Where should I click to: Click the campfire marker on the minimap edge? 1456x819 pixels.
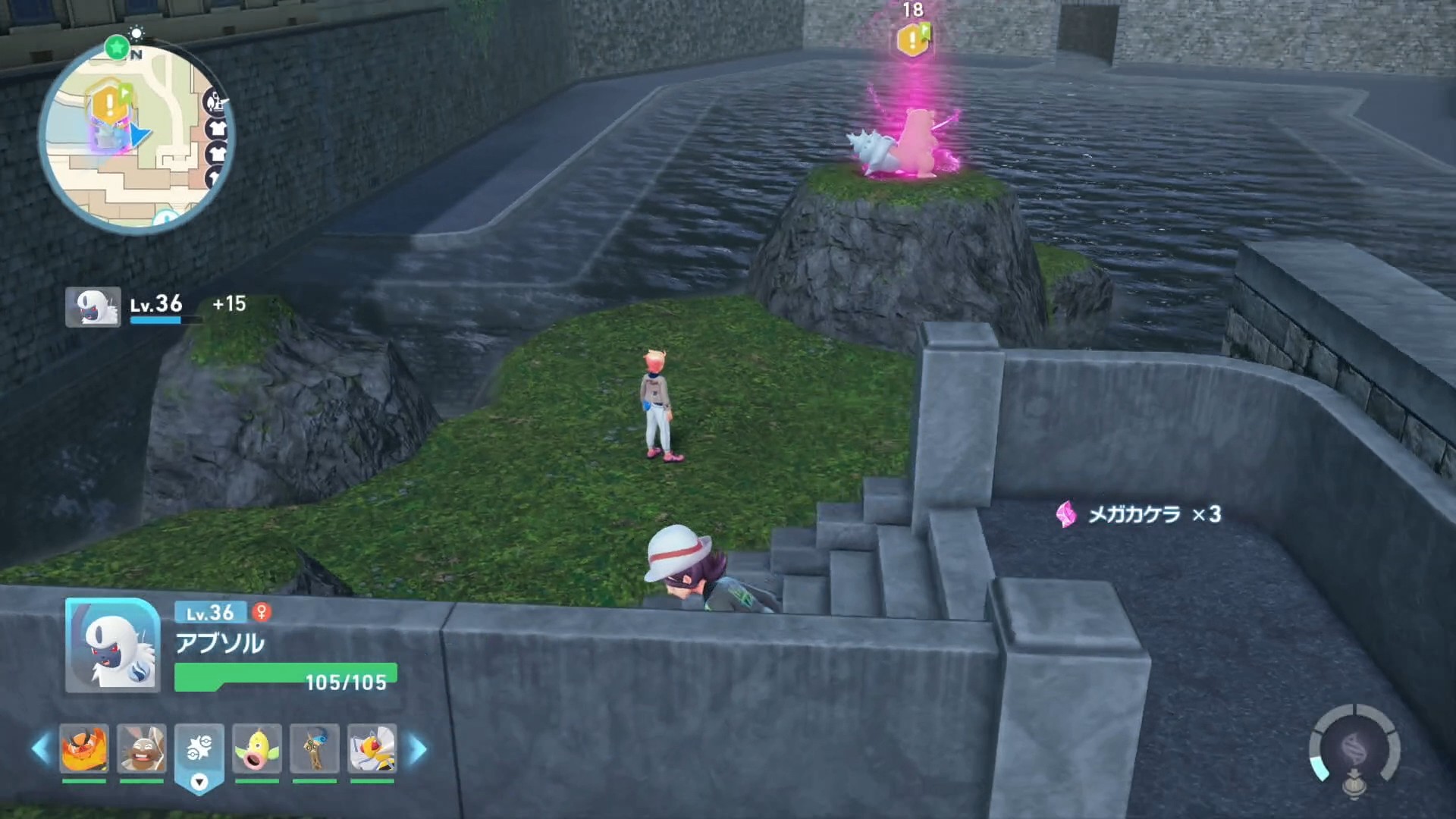(x=214, y=101)
